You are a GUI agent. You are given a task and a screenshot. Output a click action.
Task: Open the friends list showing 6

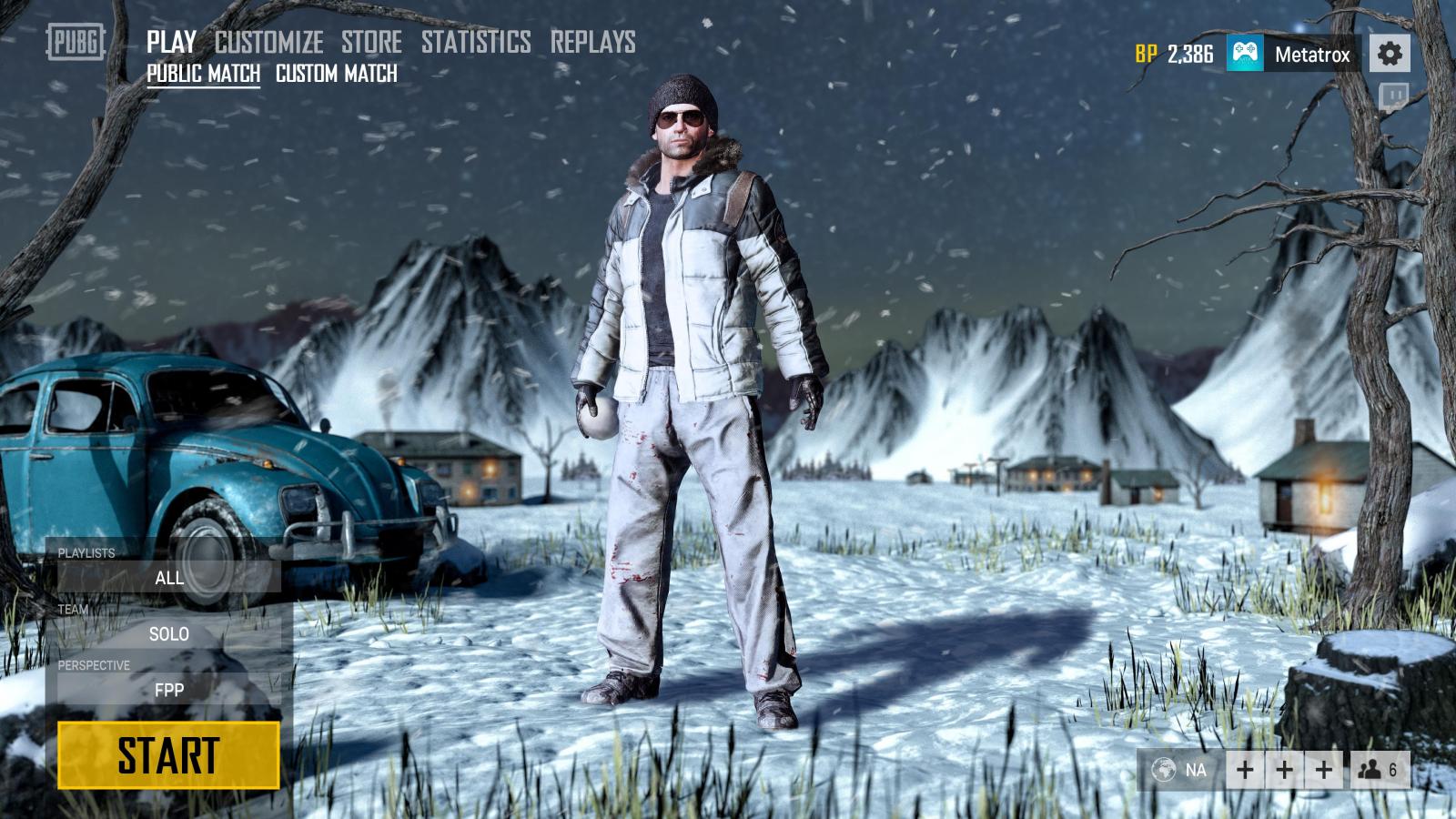click(x=1379, y=770)
